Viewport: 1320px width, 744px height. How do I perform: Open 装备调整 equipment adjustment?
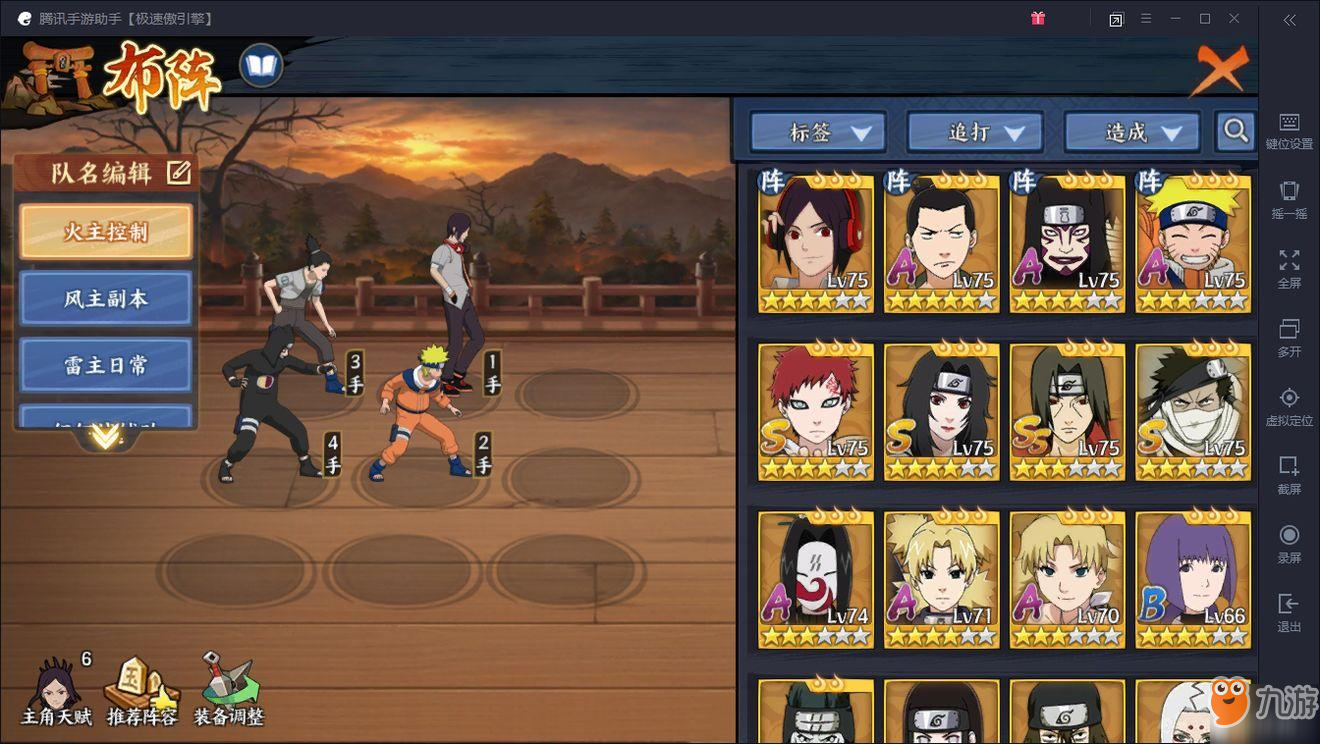point(228,692)
